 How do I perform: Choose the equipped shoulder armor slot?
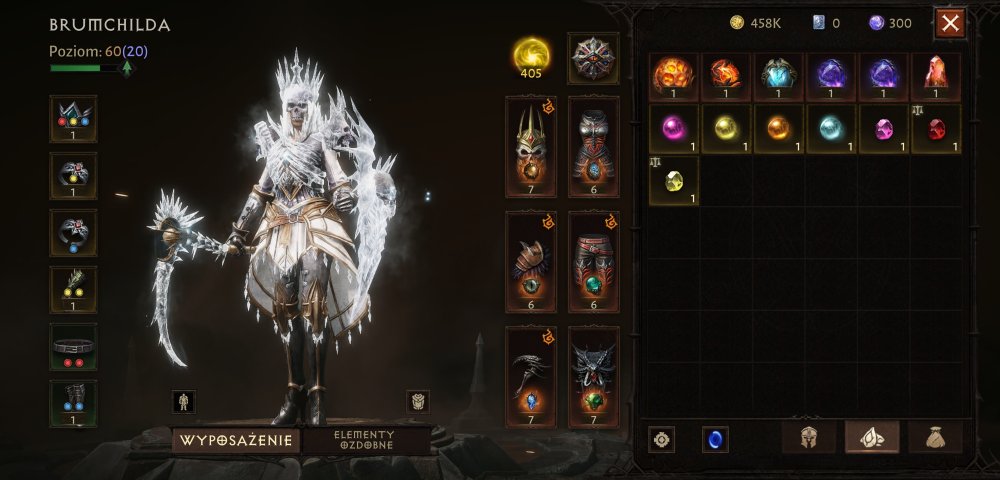click(x=531, y=261)
